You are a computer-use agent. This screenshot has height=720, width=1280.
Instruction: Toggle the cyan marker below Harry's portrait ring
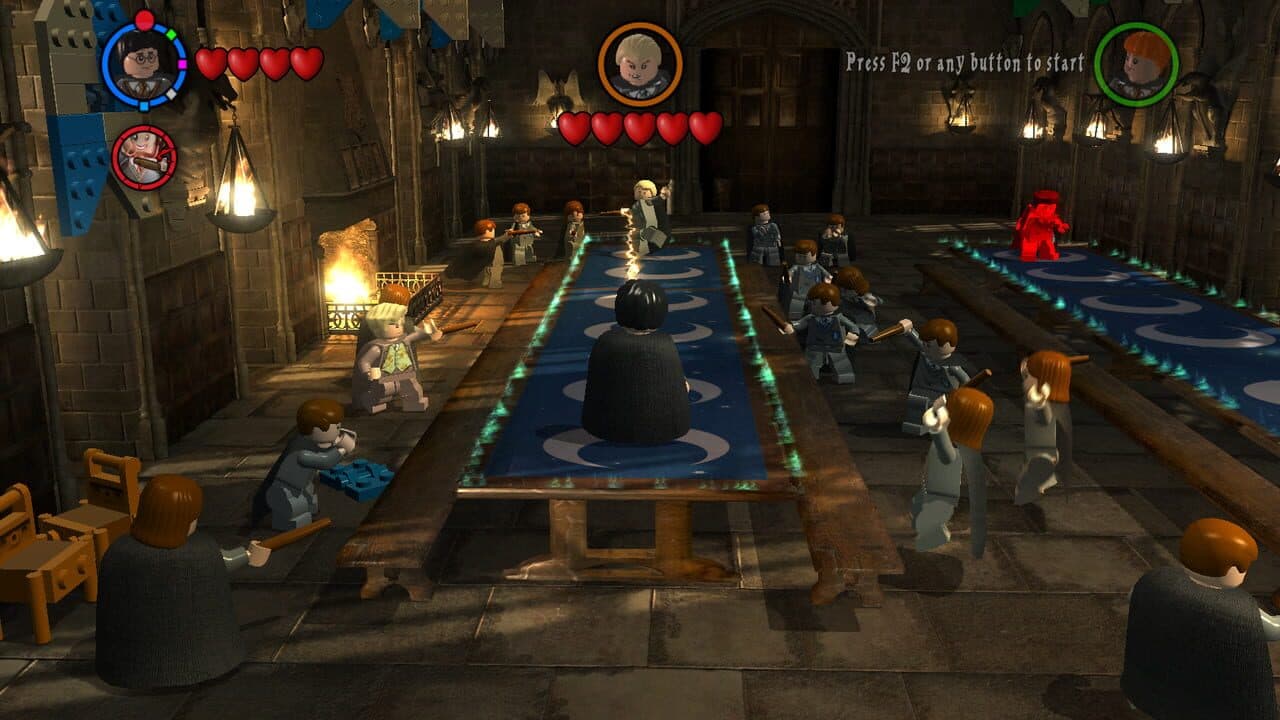[143, 105]
